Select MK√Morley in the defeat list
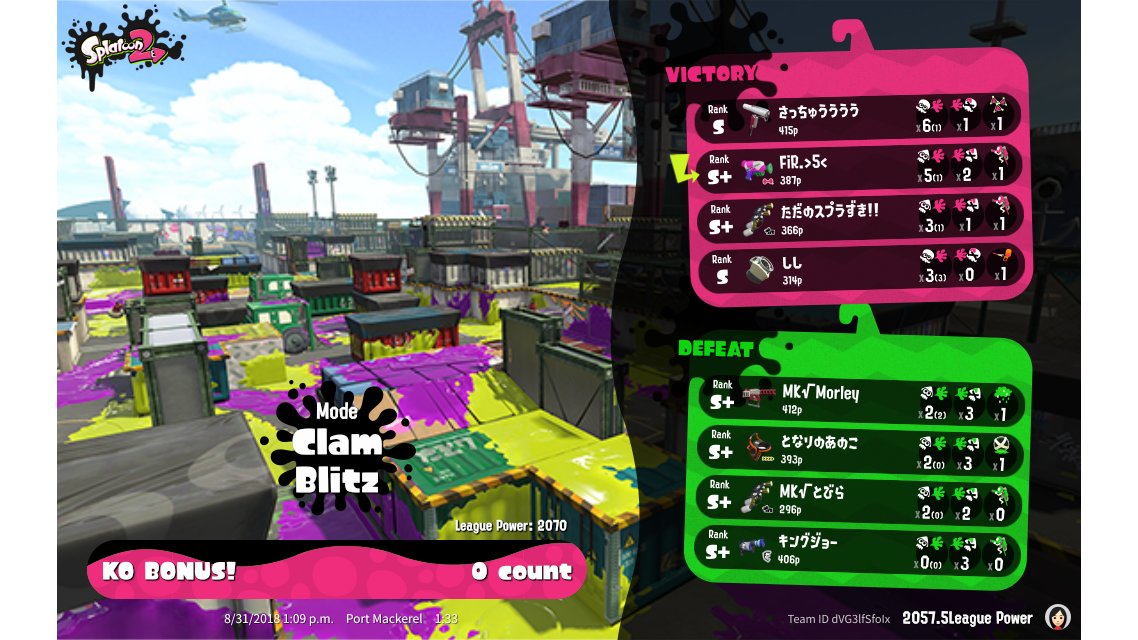 pyautogui.click(x=860, y=399)
